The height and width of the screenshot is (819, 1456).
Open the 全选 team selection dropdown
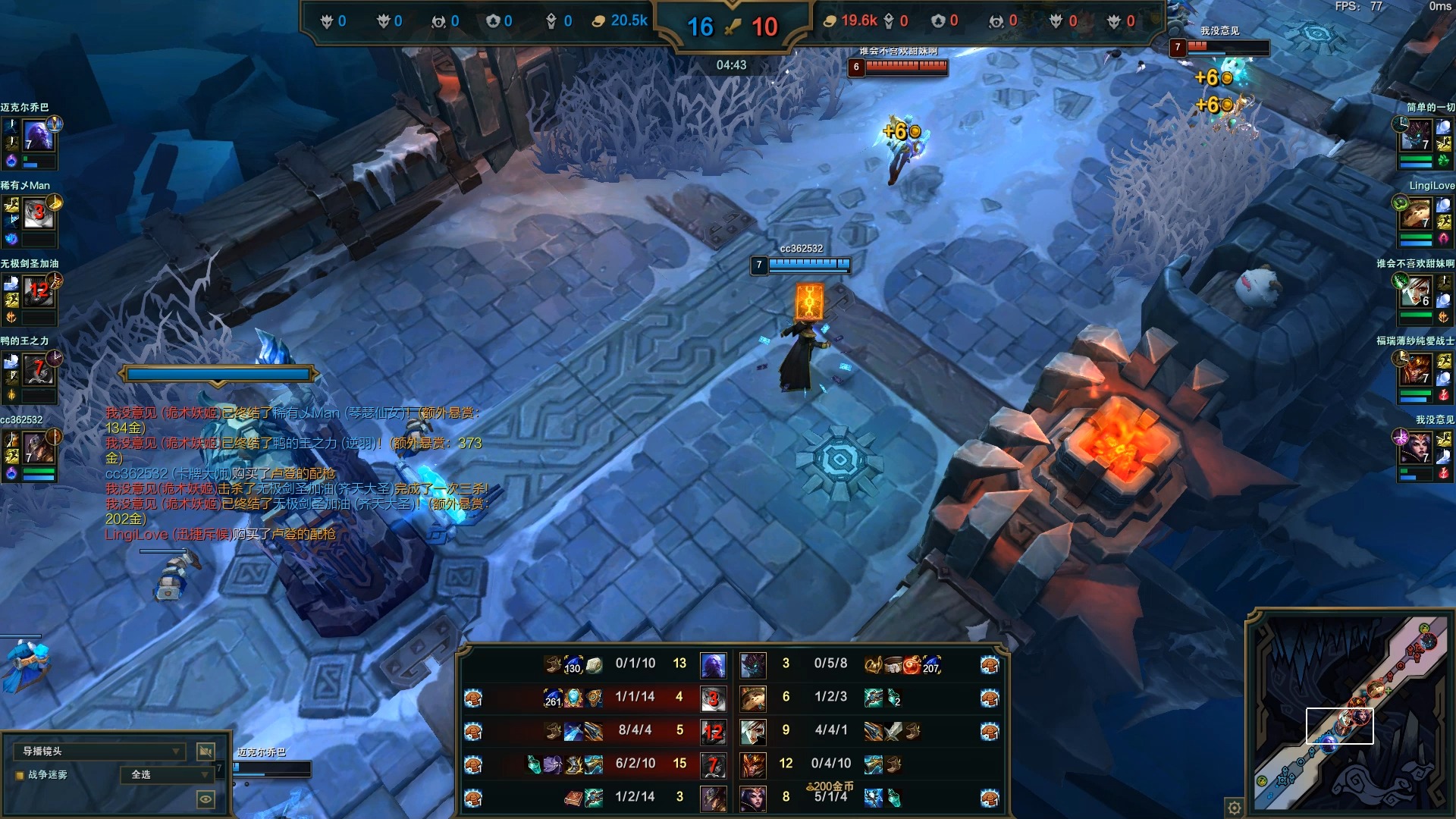[x=168, y=774]
